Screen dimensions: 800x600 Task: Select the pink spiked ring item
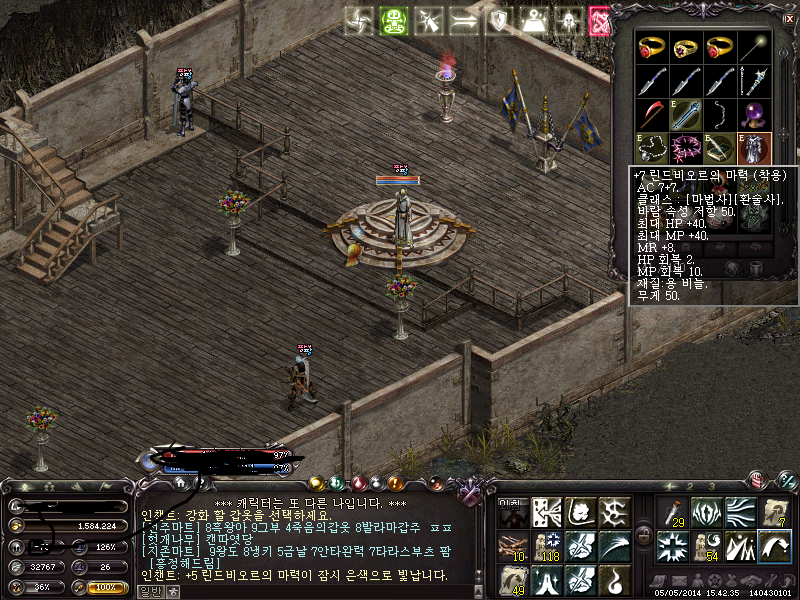pos(687,148)
